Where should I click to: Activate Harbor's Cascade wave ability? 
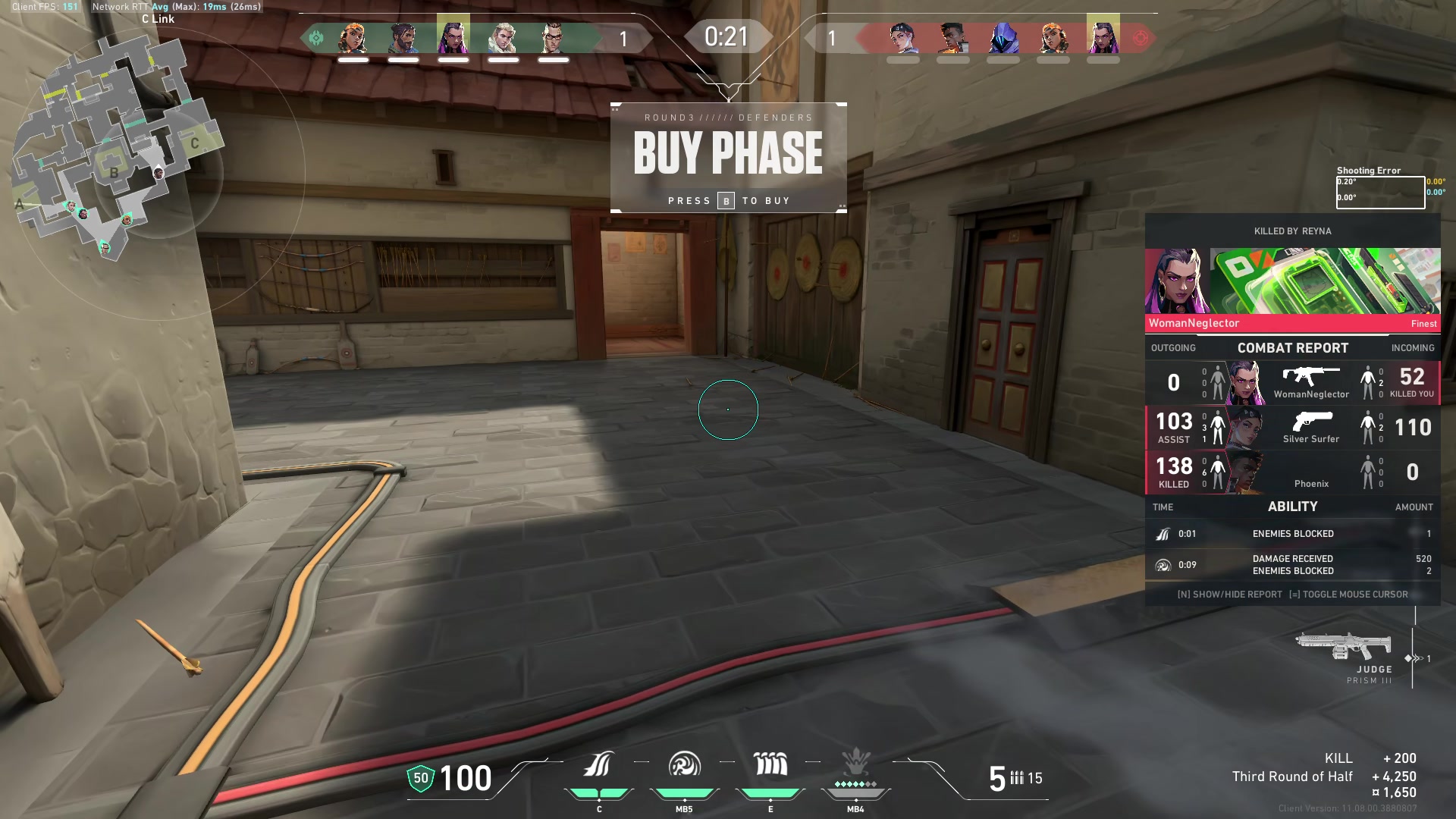pos(598,766)
